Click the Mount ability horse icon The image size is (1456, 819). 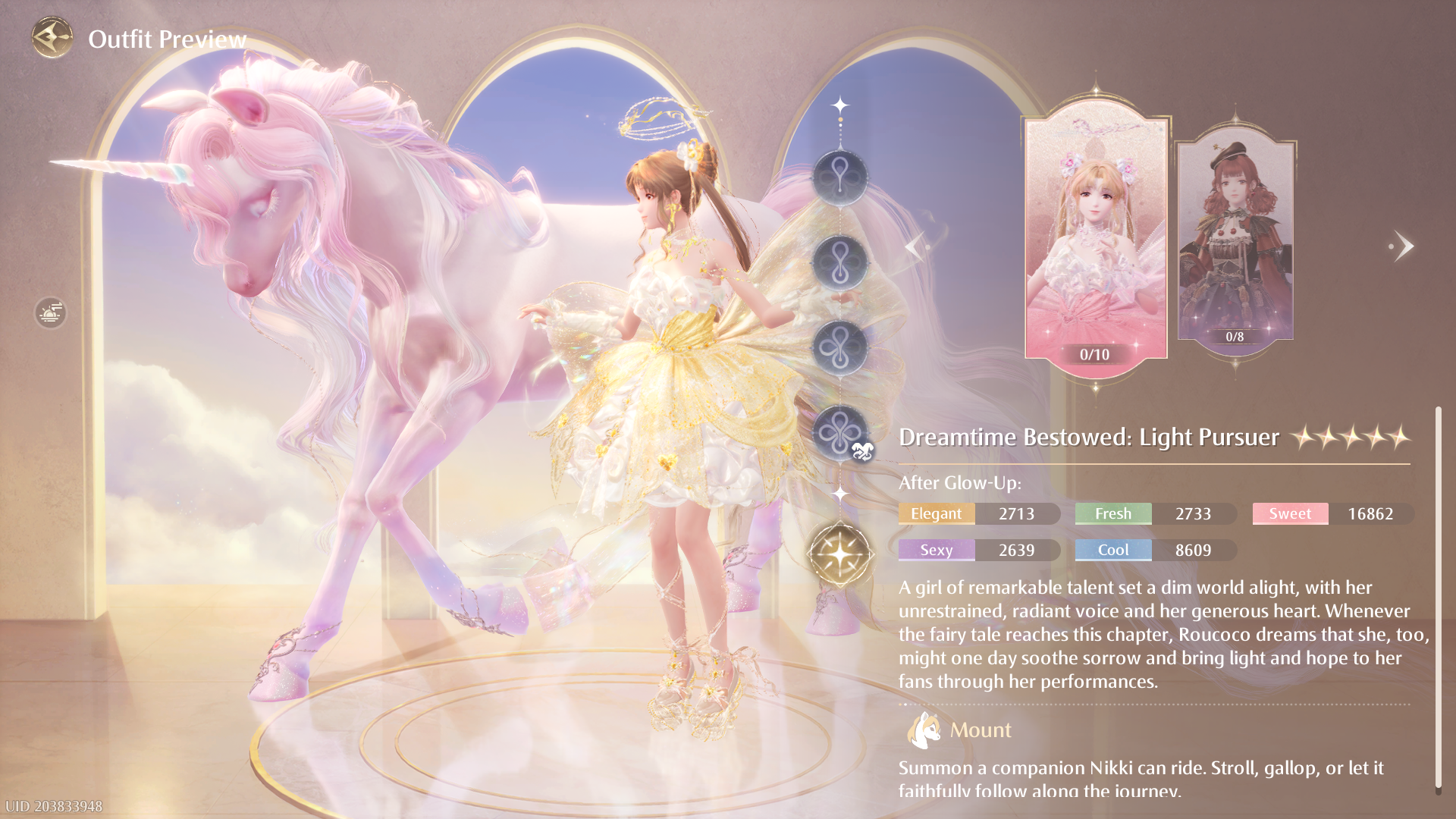tap(923, 730)
